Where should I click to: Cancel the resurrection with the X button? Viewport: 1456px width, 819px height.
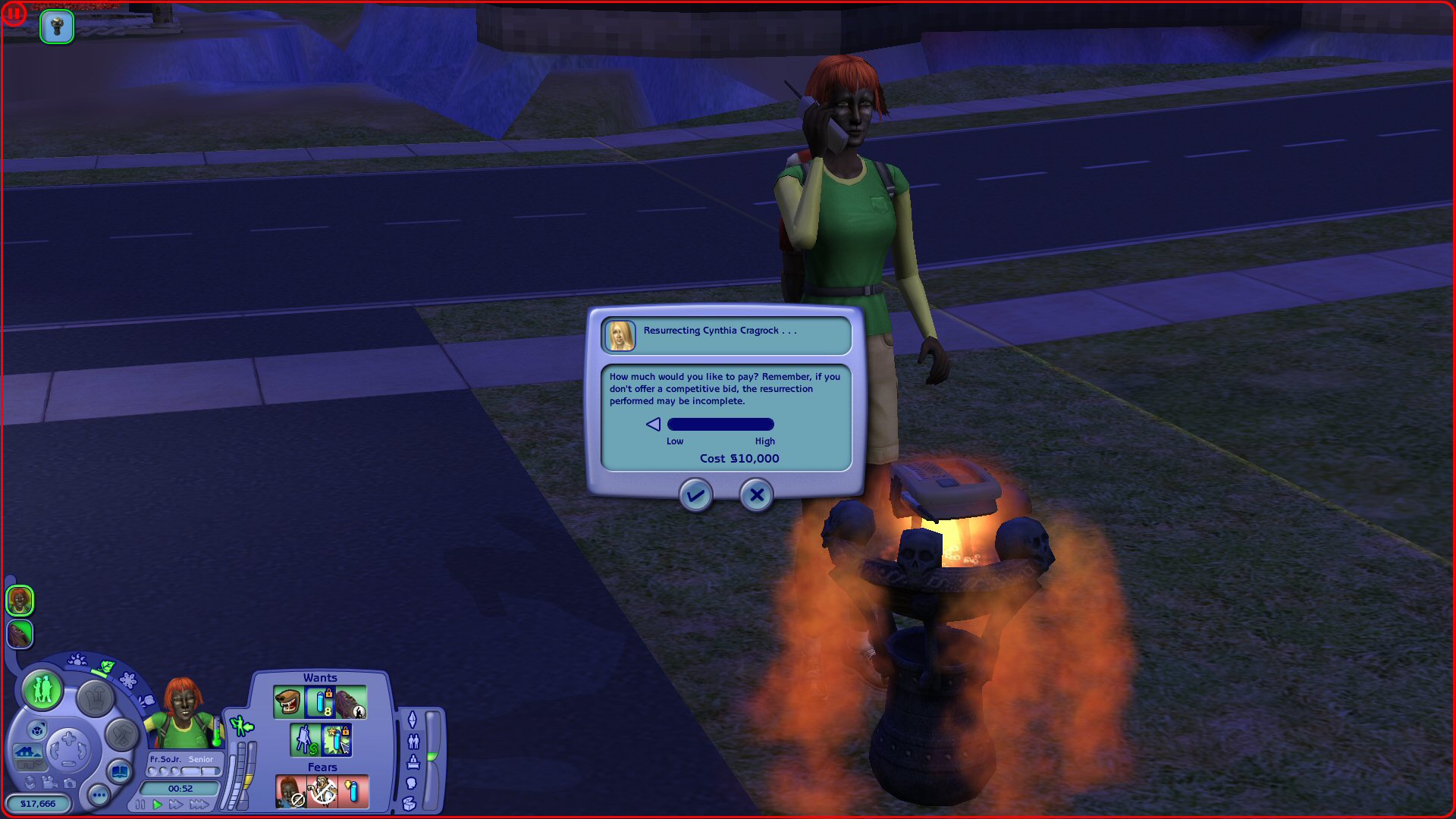click(x=755, y=495)
